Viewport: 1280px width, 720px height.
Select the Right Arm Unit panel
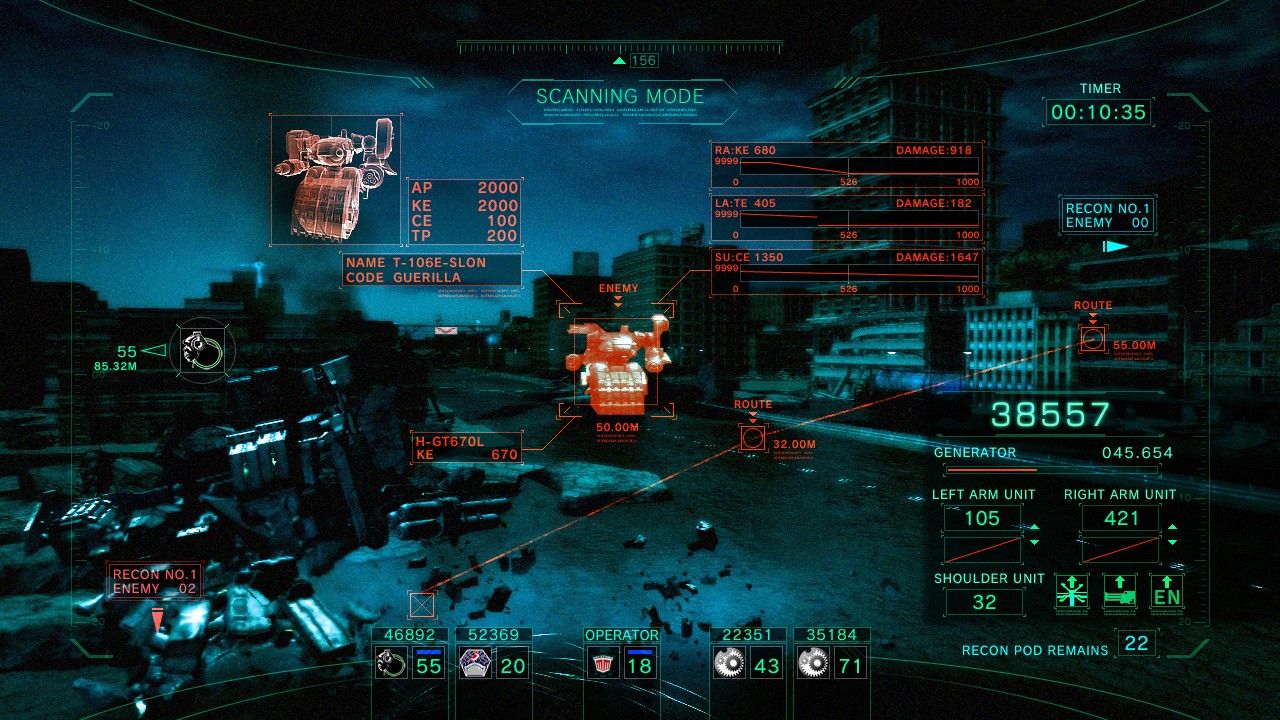[x=1121, y=518]
